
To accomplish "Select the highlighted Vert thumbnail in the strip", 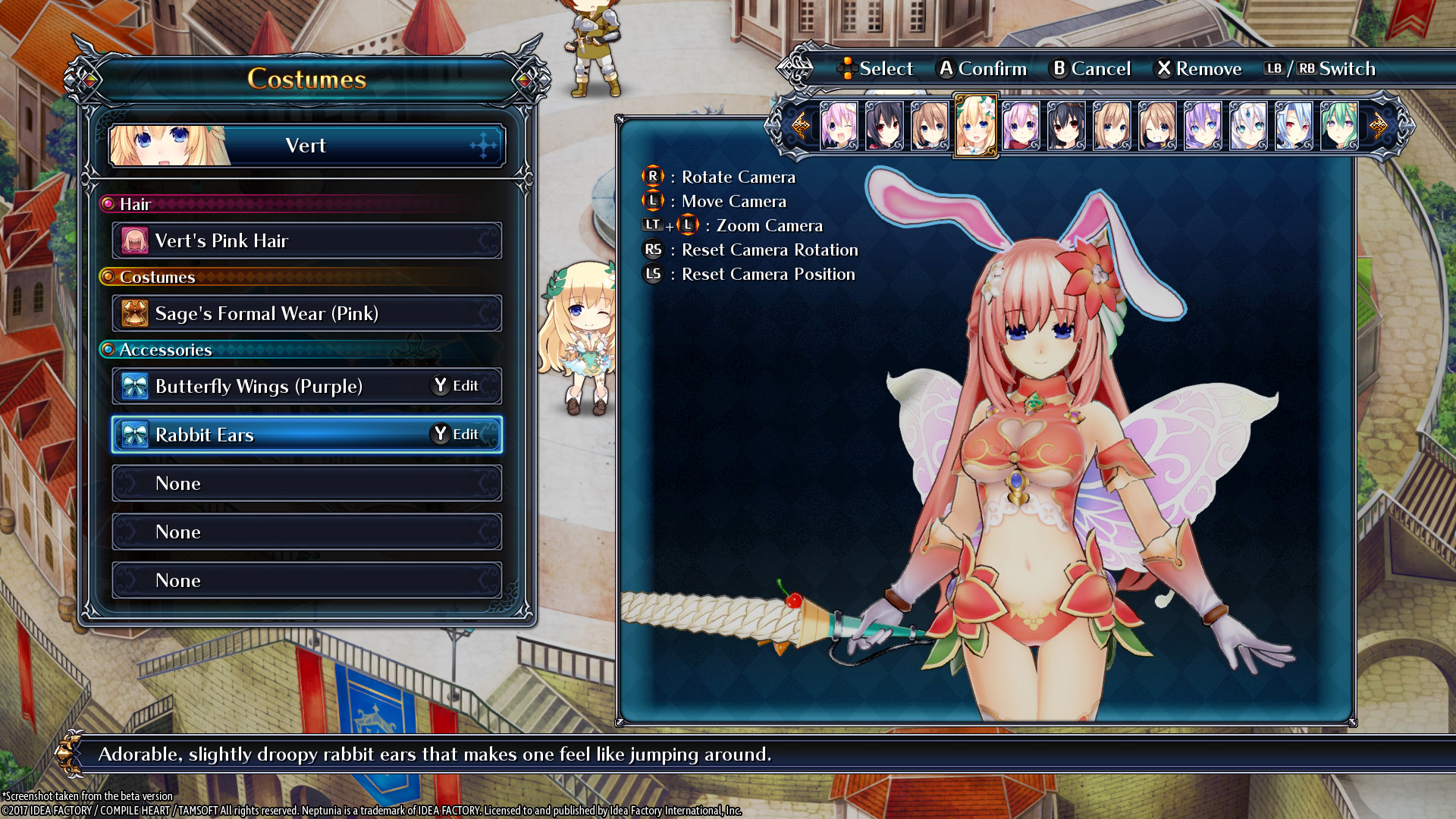I will tap(976, 125).
